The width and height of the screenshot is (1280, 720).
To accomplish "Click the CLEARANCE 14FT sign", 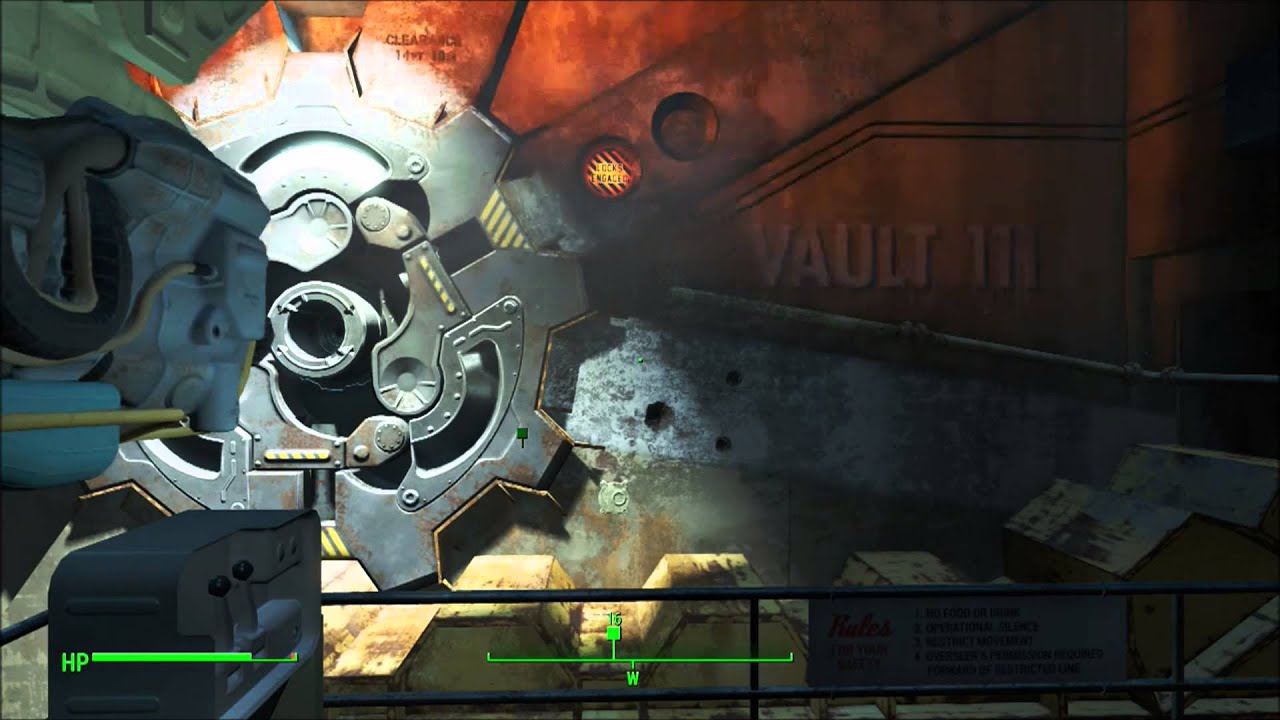I will [x=420, y=40].
